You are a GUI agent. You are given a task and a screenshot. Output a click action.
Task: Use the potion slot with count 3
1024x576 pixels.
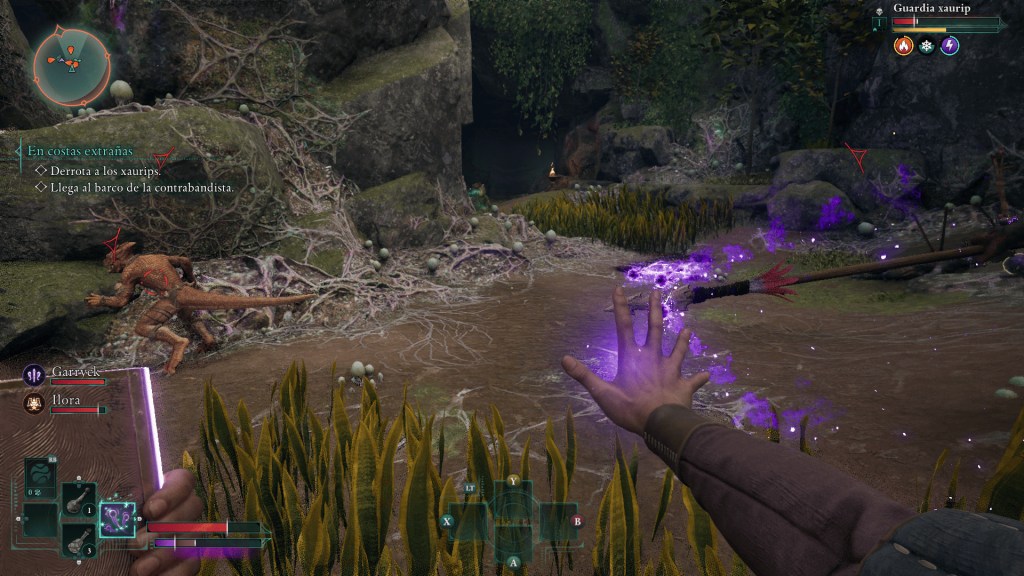pos(79,540)
